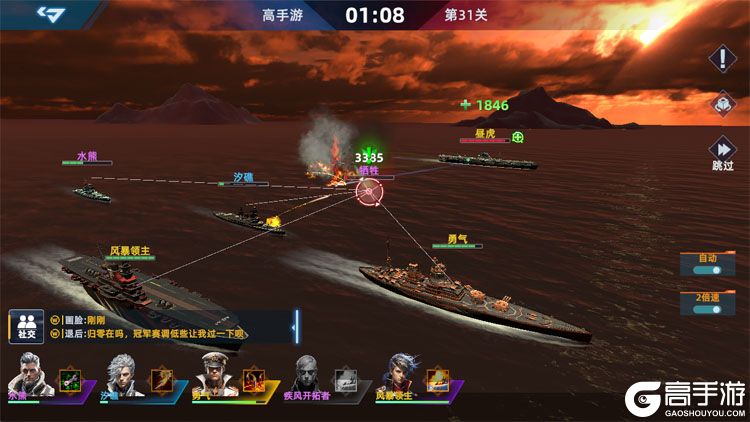750x422 pixels.
Task: Collapse the chat box with its arrow
Action: tap(296, 324)
